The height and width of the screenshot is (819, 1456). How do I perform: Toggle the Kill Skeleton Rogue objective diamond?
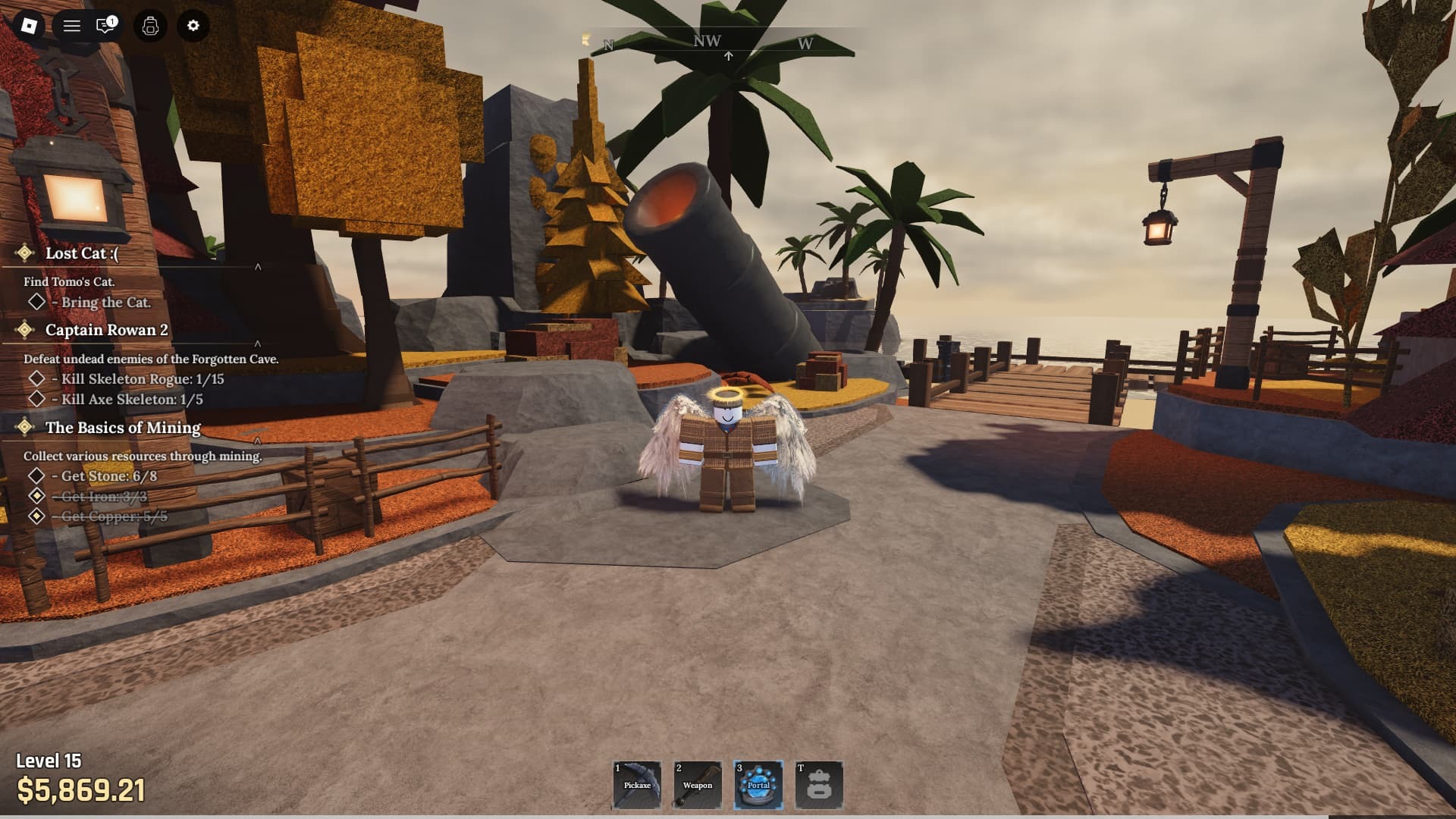36,379
